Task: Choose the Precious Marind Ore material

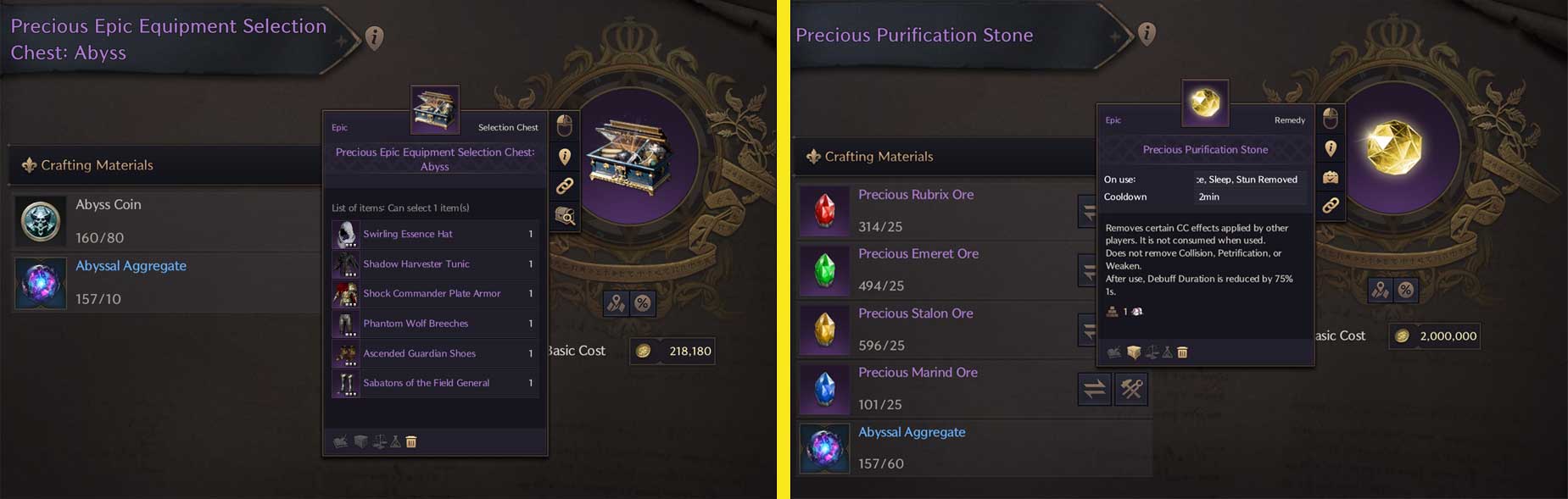Action: coord(824,388)
